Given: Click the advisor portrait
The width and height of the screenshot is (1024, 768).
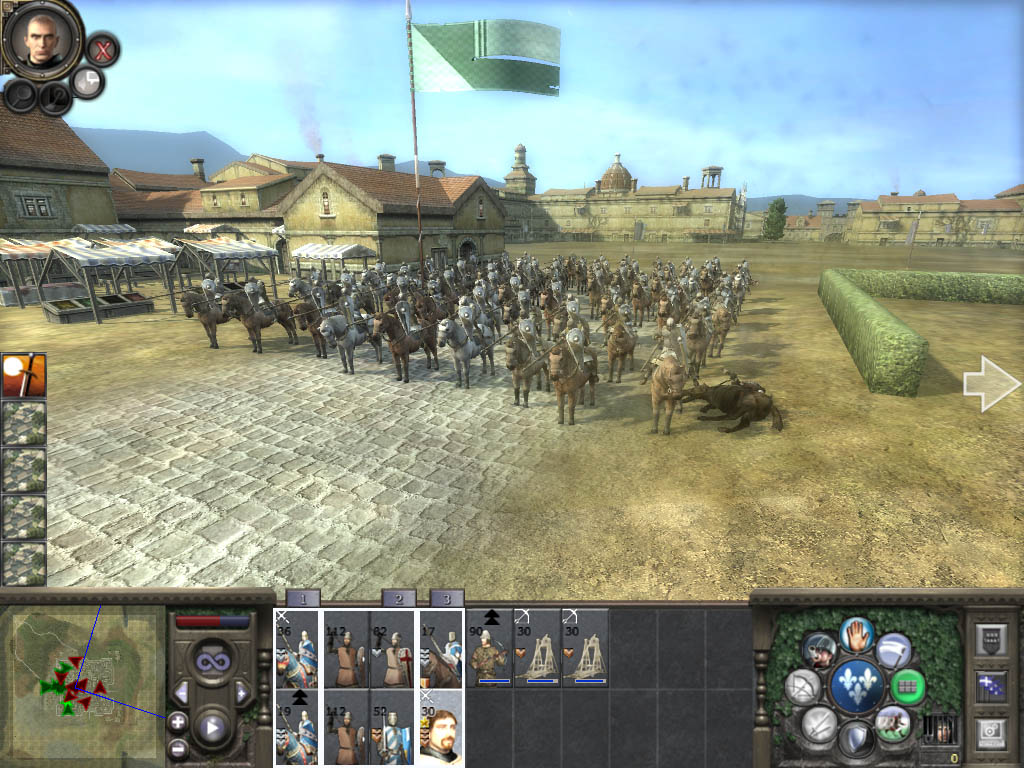Looking at the screenshot, I should coord(42,38).
